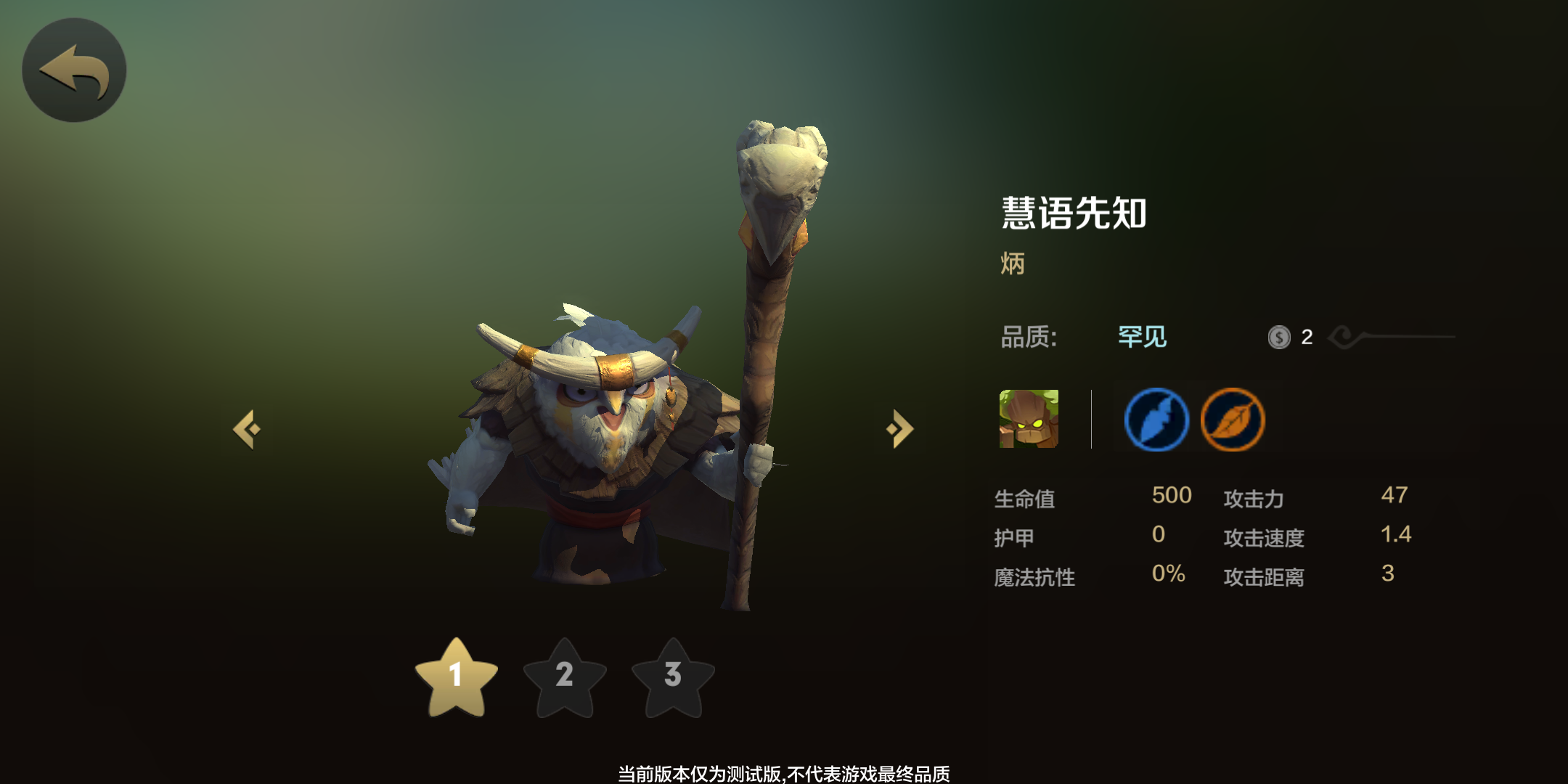The width and height of the screenshot is (1568, 784).
Task: Switch to the 2-star level
Action: pos(565,677)
